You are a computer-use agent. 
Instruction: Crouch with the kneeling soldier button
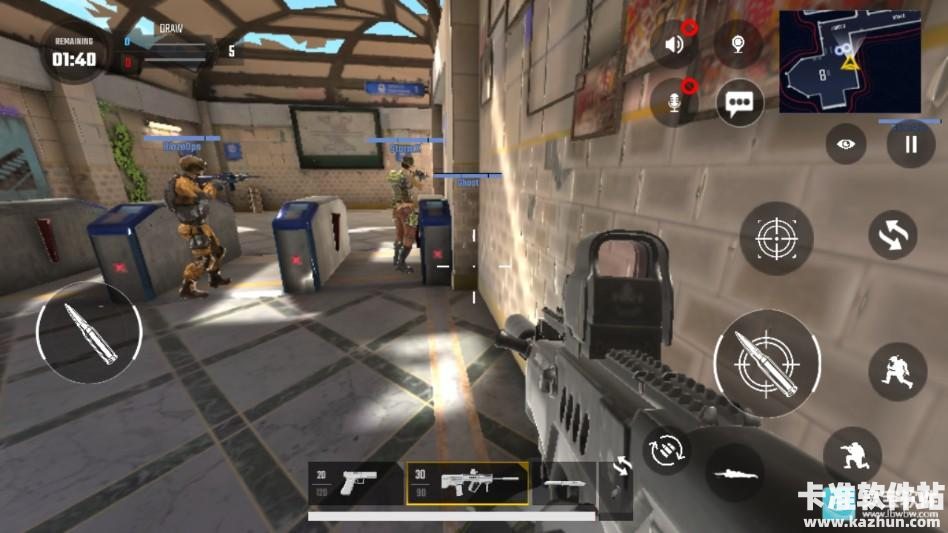851,456
